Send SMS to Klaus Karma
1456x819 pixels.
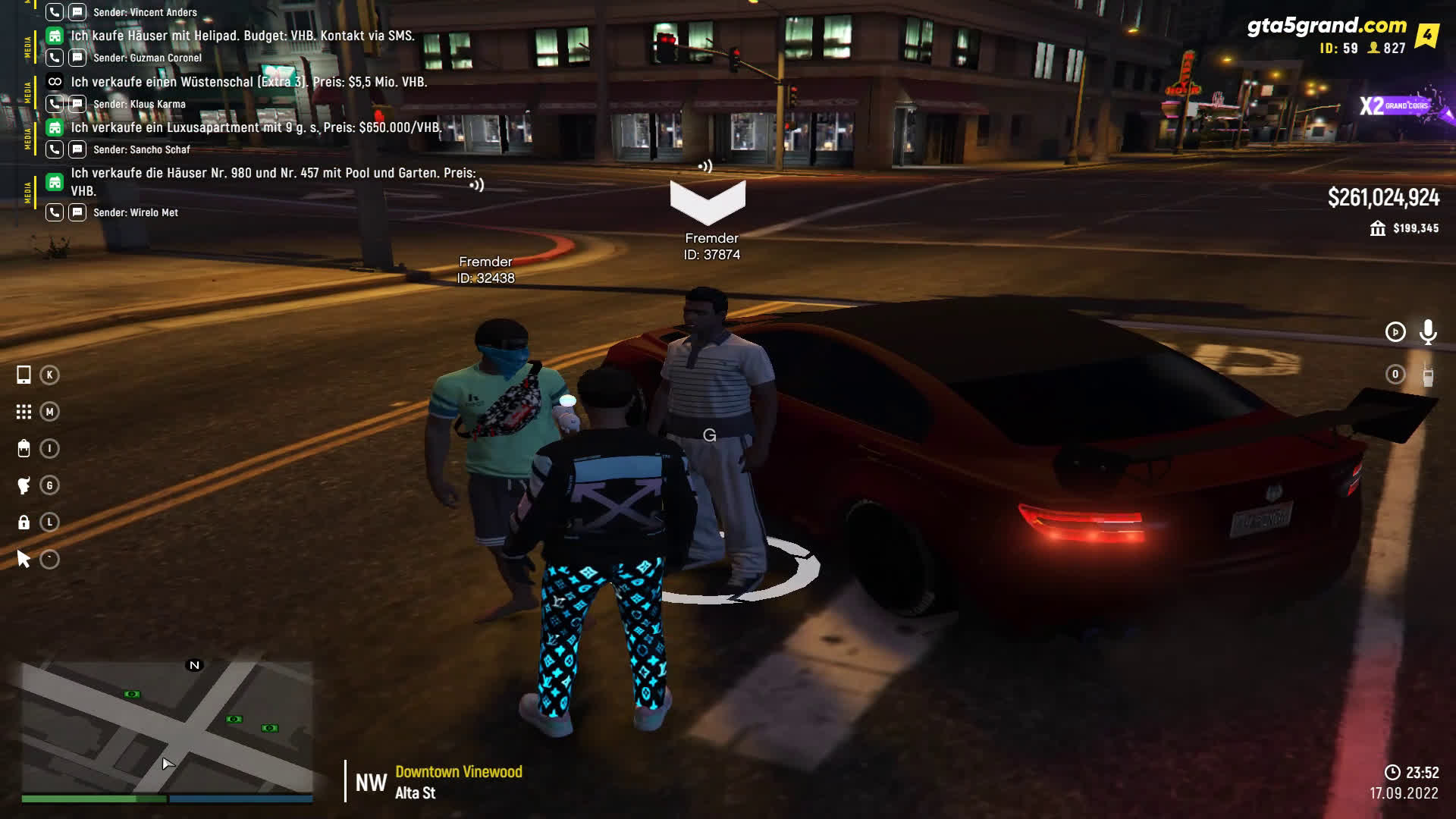pyautogui.click(x=77, y=104)
